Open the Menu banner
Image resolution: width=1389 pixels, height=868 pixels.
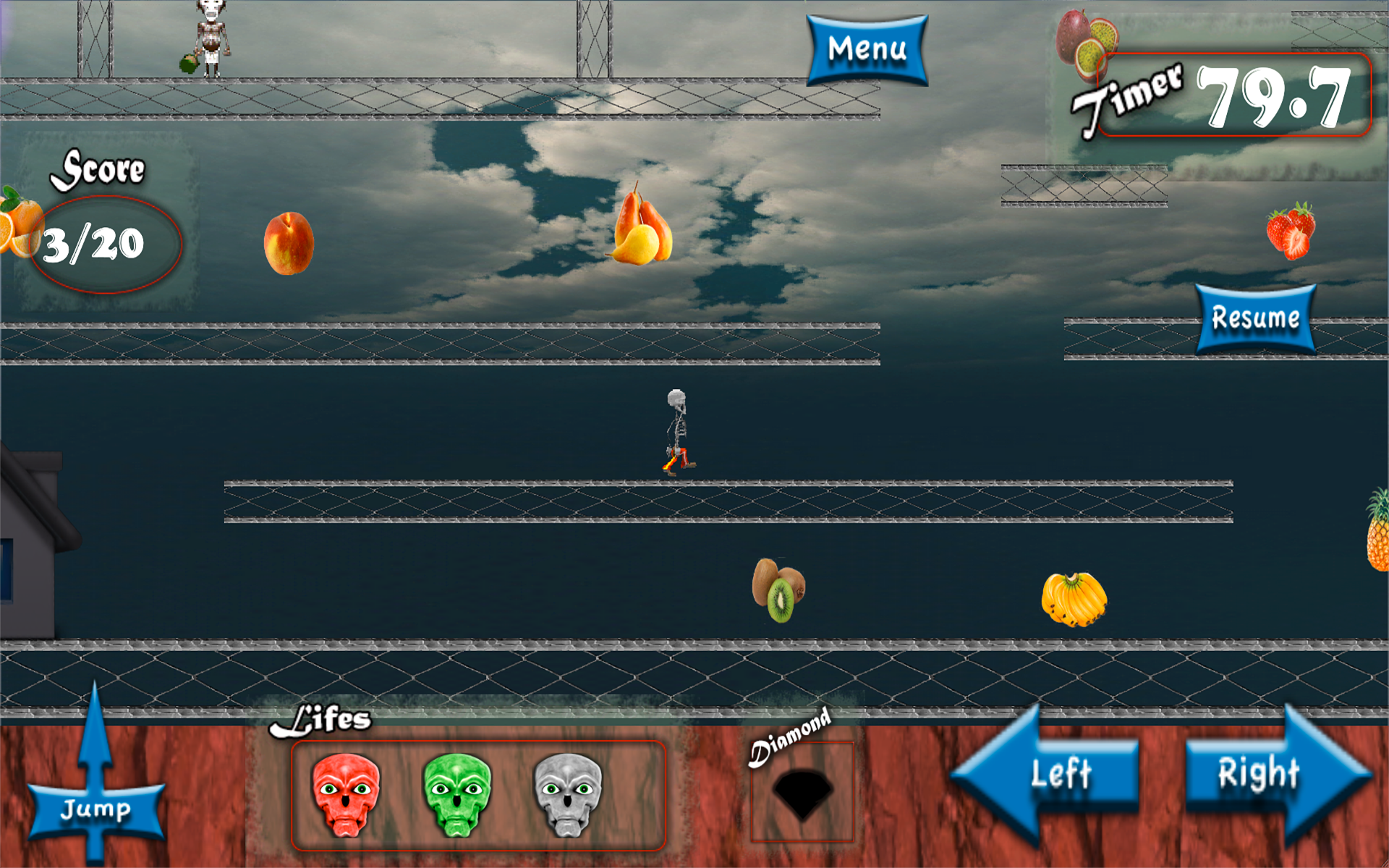(867, 48)
